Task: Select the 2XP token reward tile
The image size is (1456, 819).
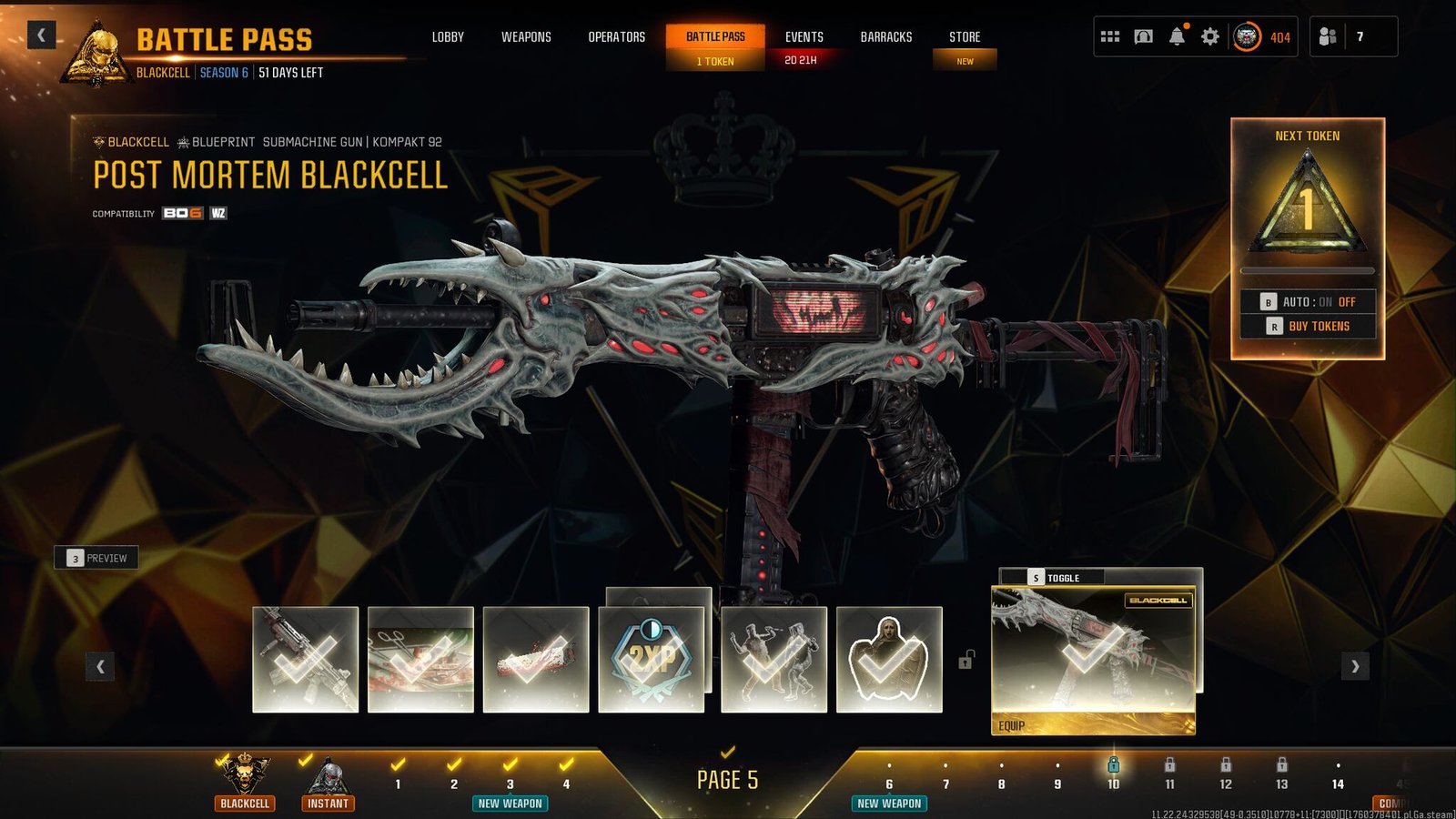Action: (x=652, y=659)
